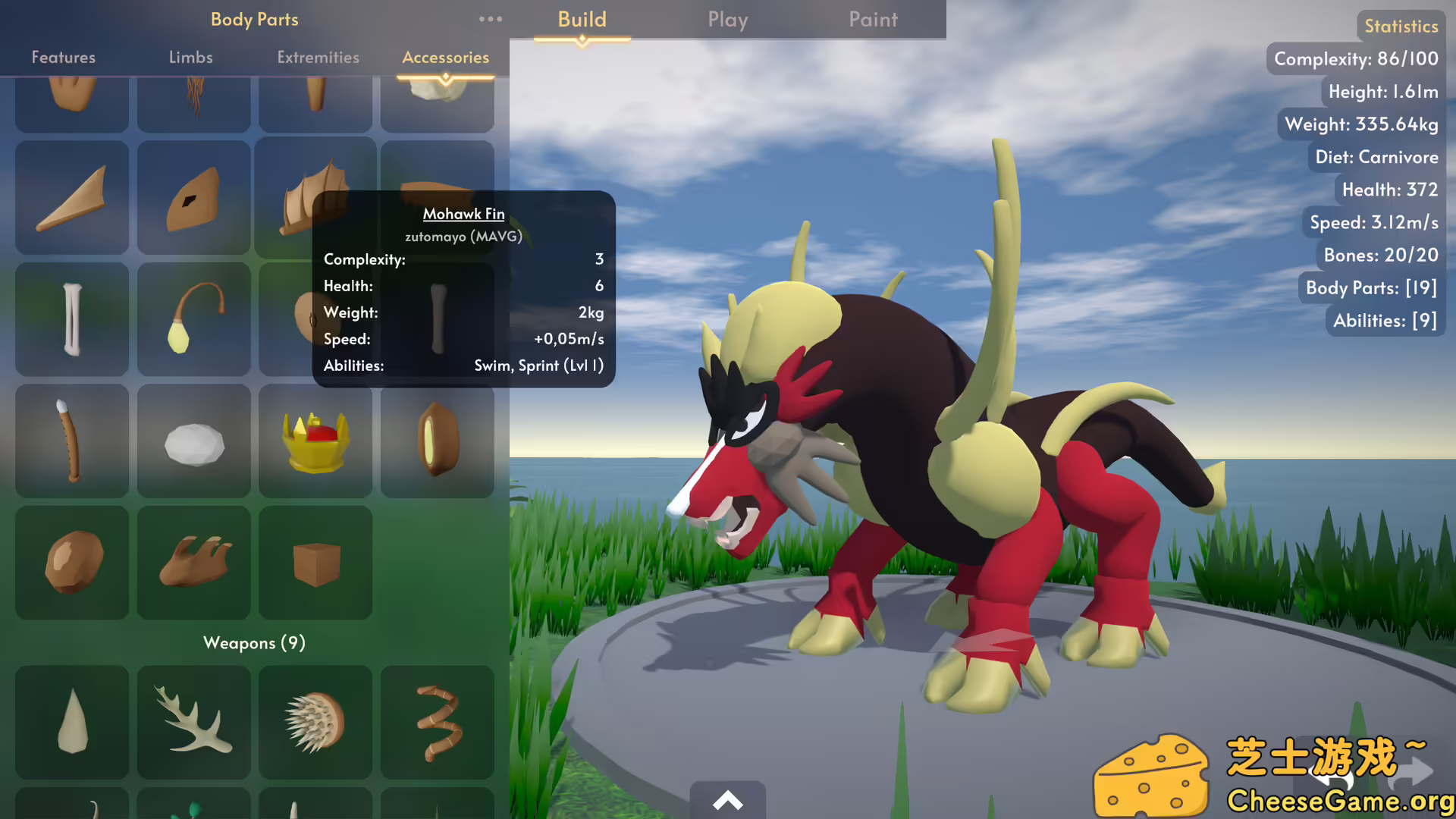Select the brown rock accessory

72,563
